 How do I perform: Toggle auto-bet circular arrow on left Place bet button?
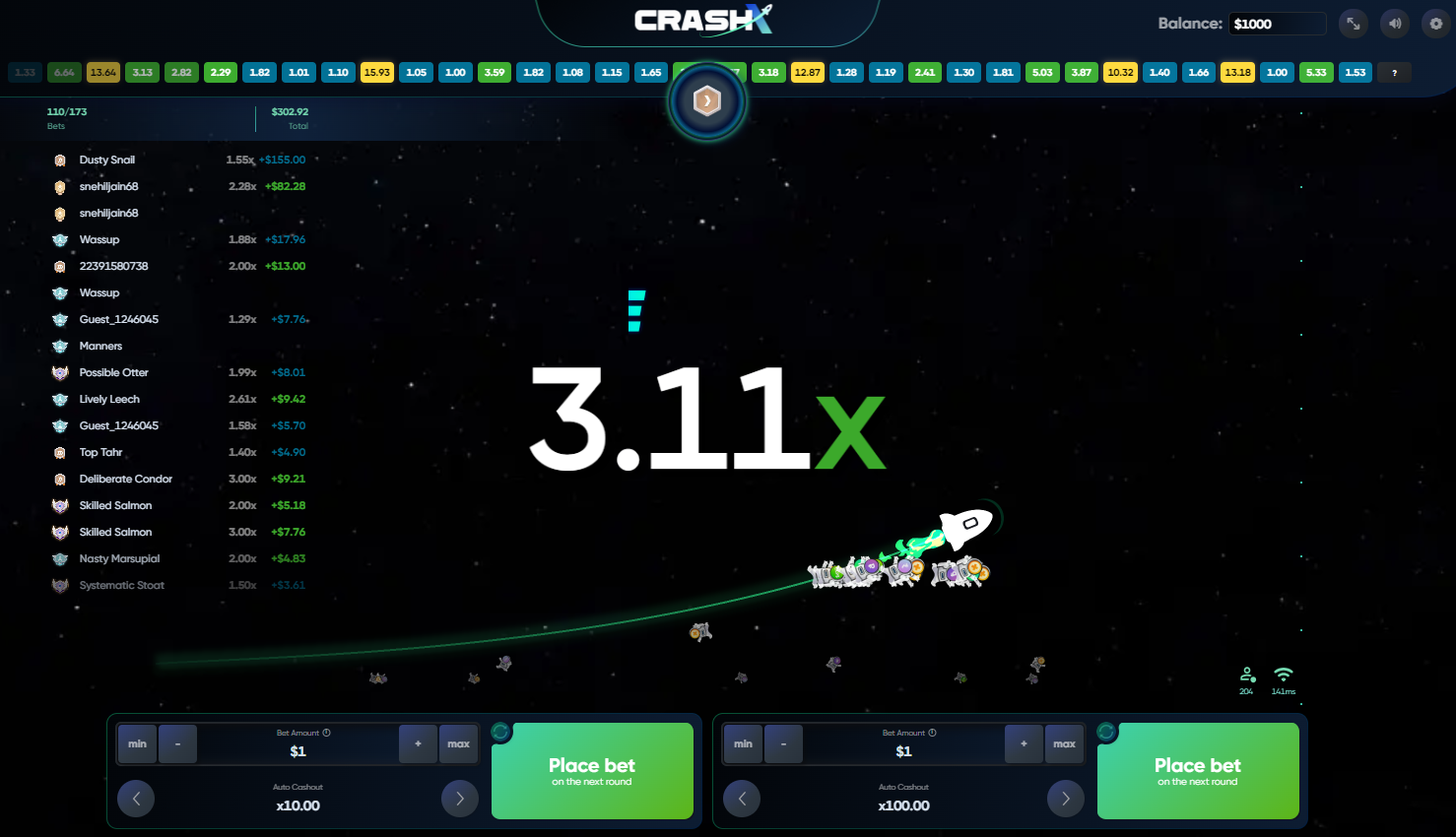click(x=502, y=733)
